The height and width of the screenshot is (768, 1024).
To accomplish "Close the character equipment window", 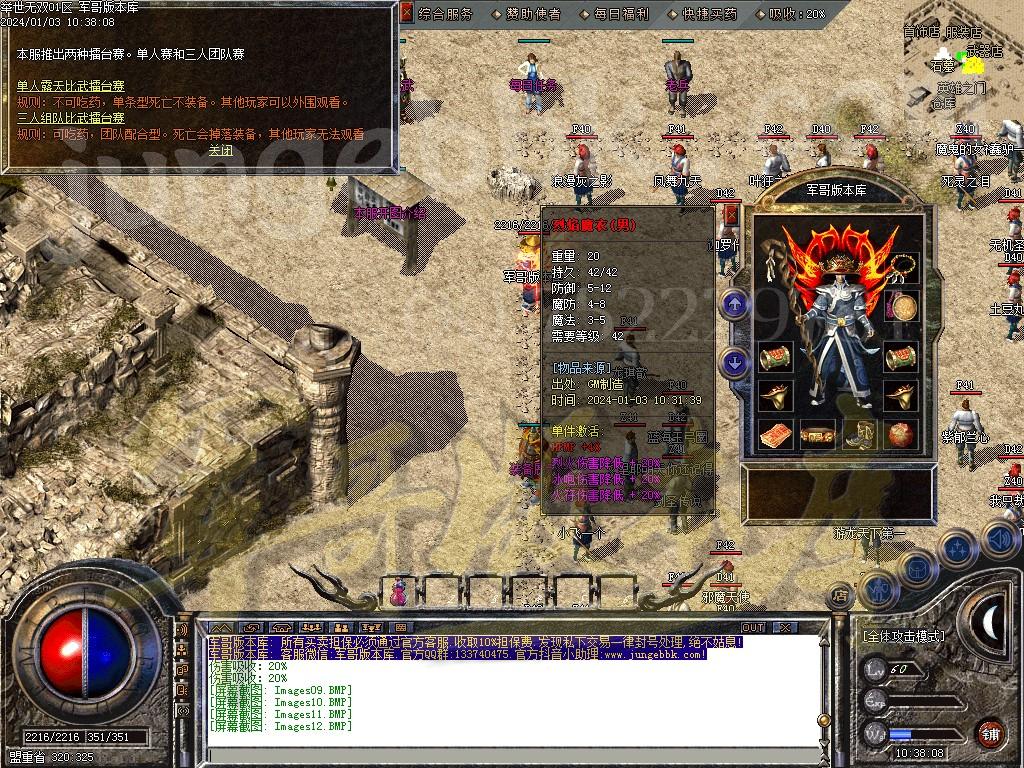I will point(731,214).
